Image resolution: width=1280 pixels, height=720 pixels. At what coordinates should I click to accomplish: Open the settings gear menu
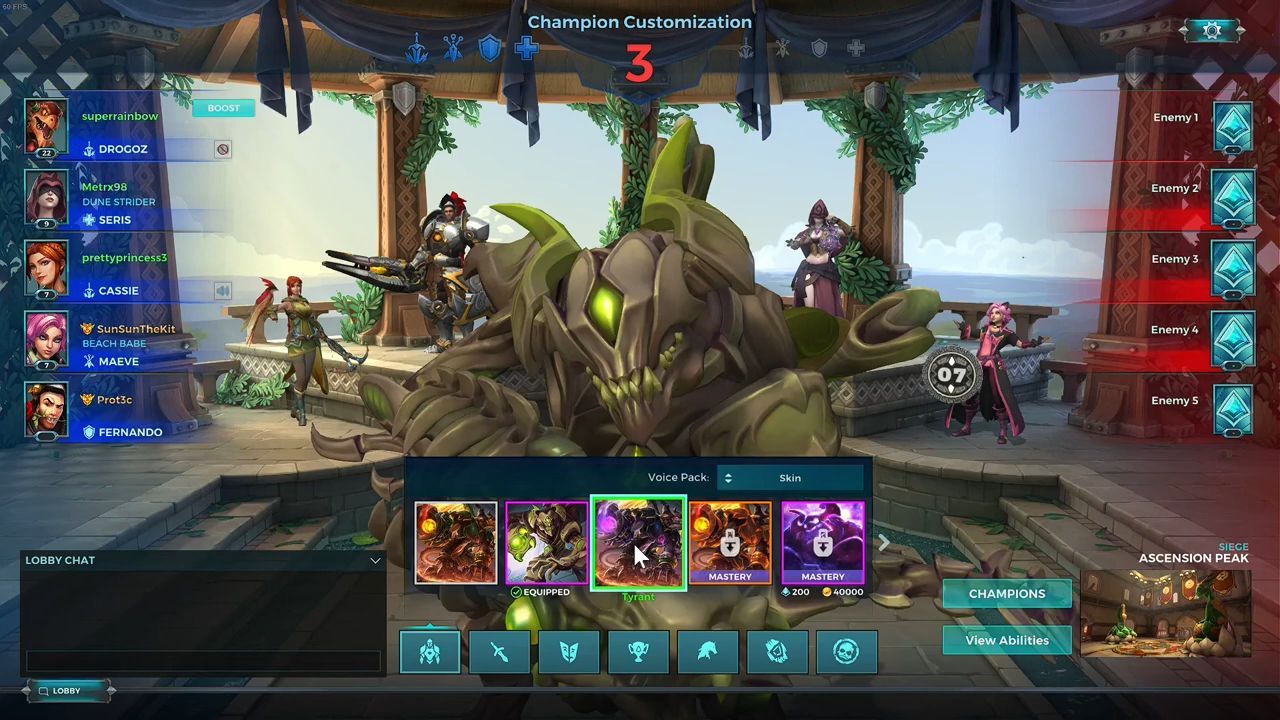point(1212,31)
